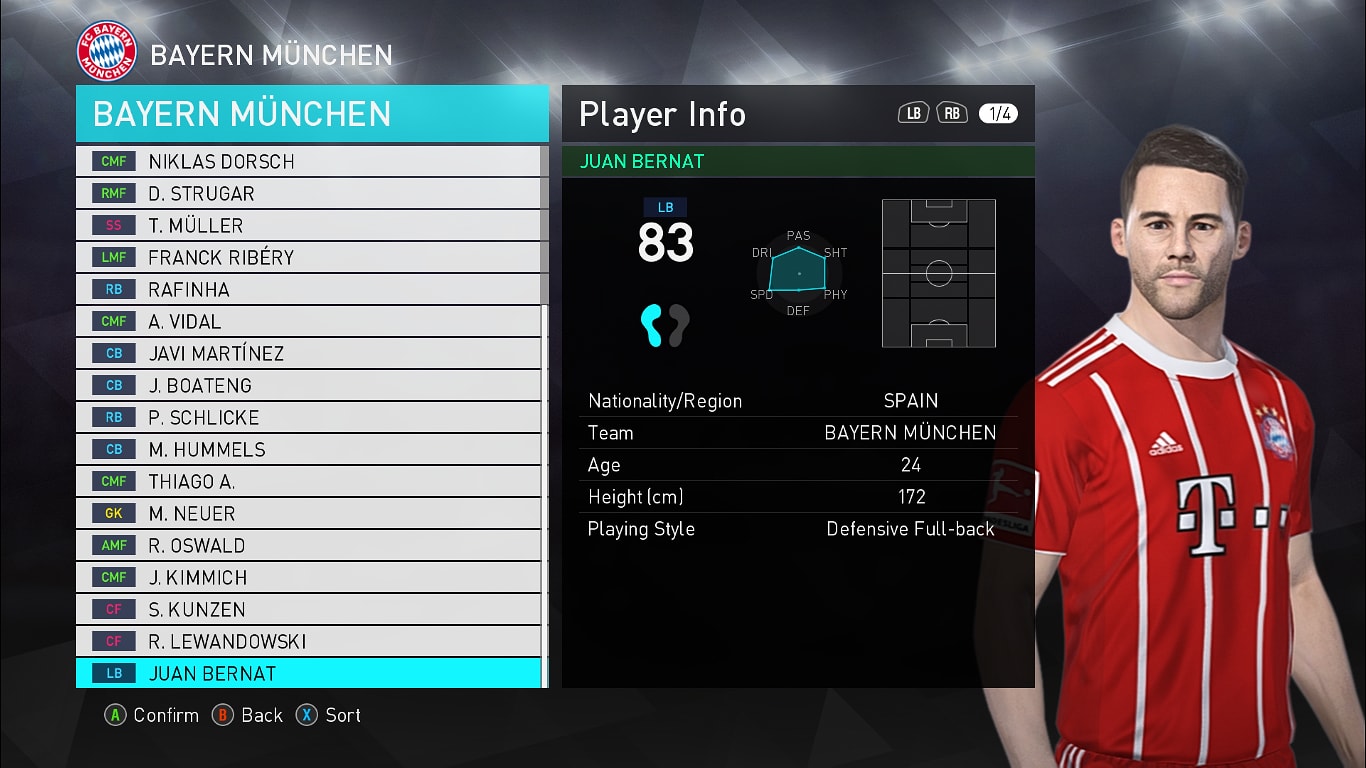Click the highlighted Juan Bernat row
This screenshot has height=768, width=1366.
[x=308, y=673]
